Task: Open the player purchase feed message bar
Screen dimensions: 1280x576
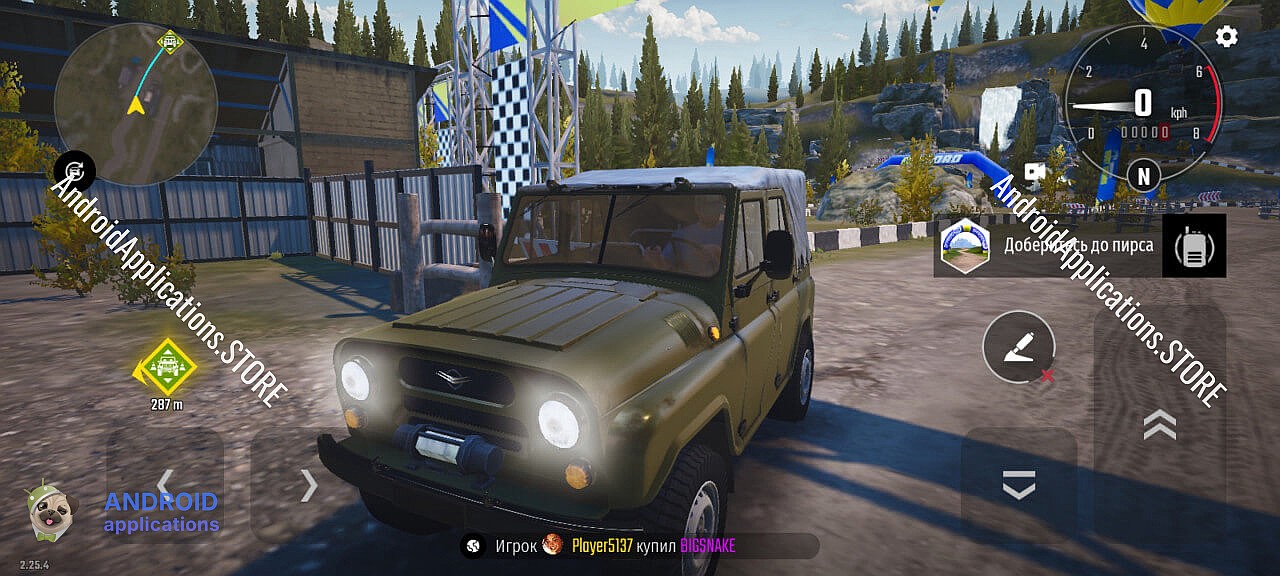Action: click(640, 546)
